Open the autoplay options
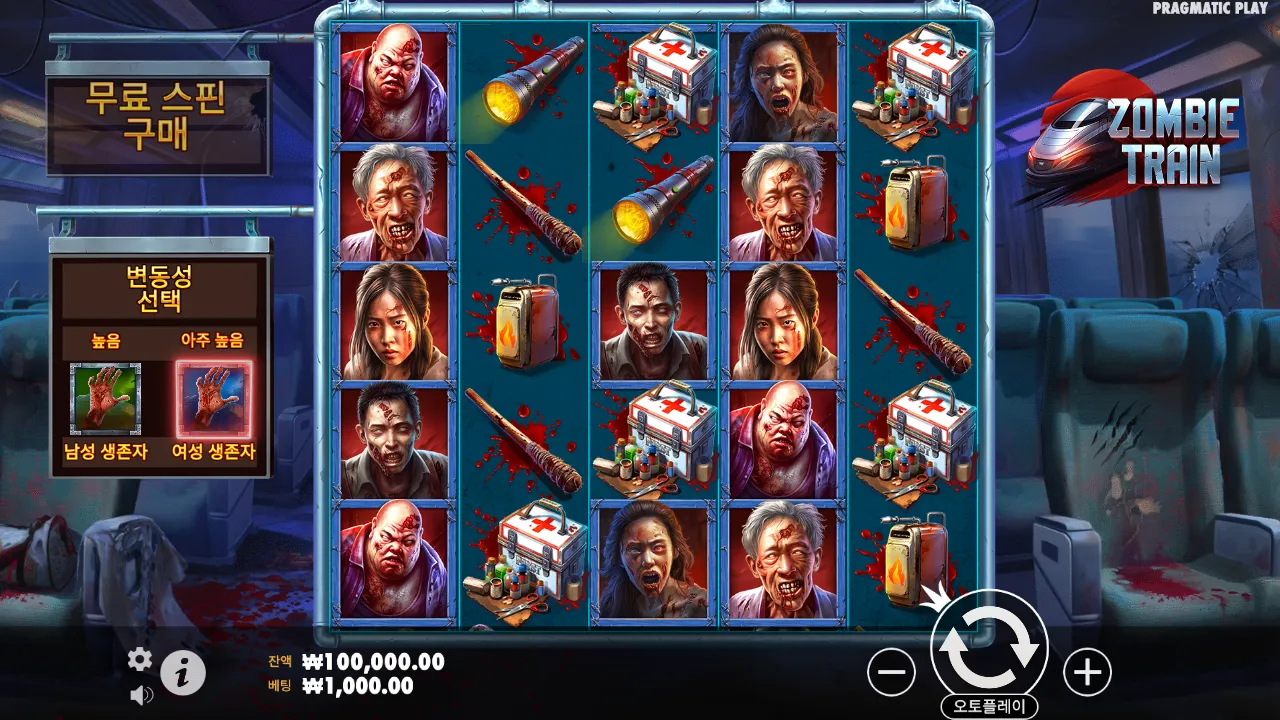 989,706
